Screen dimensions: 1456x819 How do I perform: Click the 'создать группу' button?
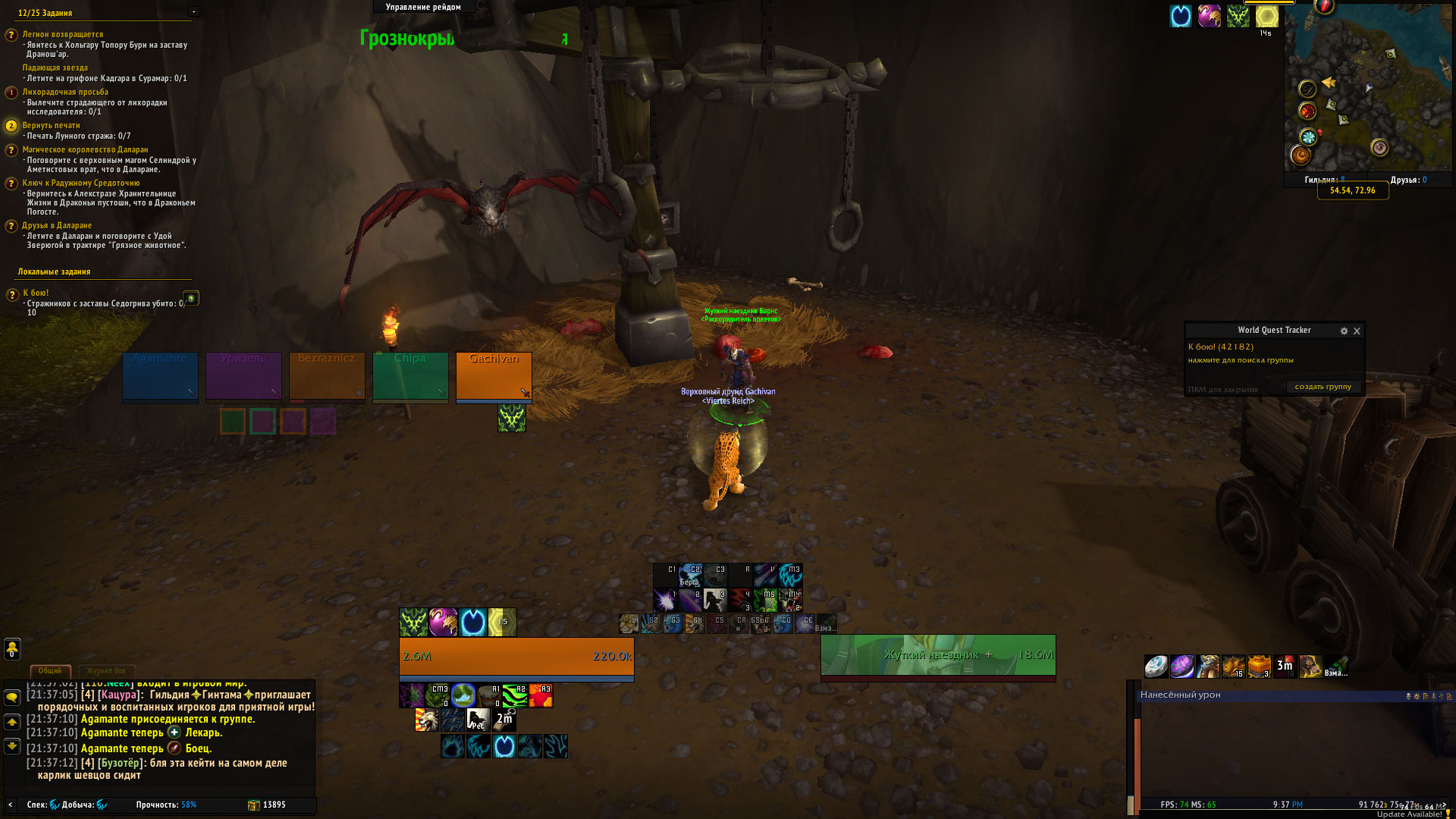point(1323,387)
